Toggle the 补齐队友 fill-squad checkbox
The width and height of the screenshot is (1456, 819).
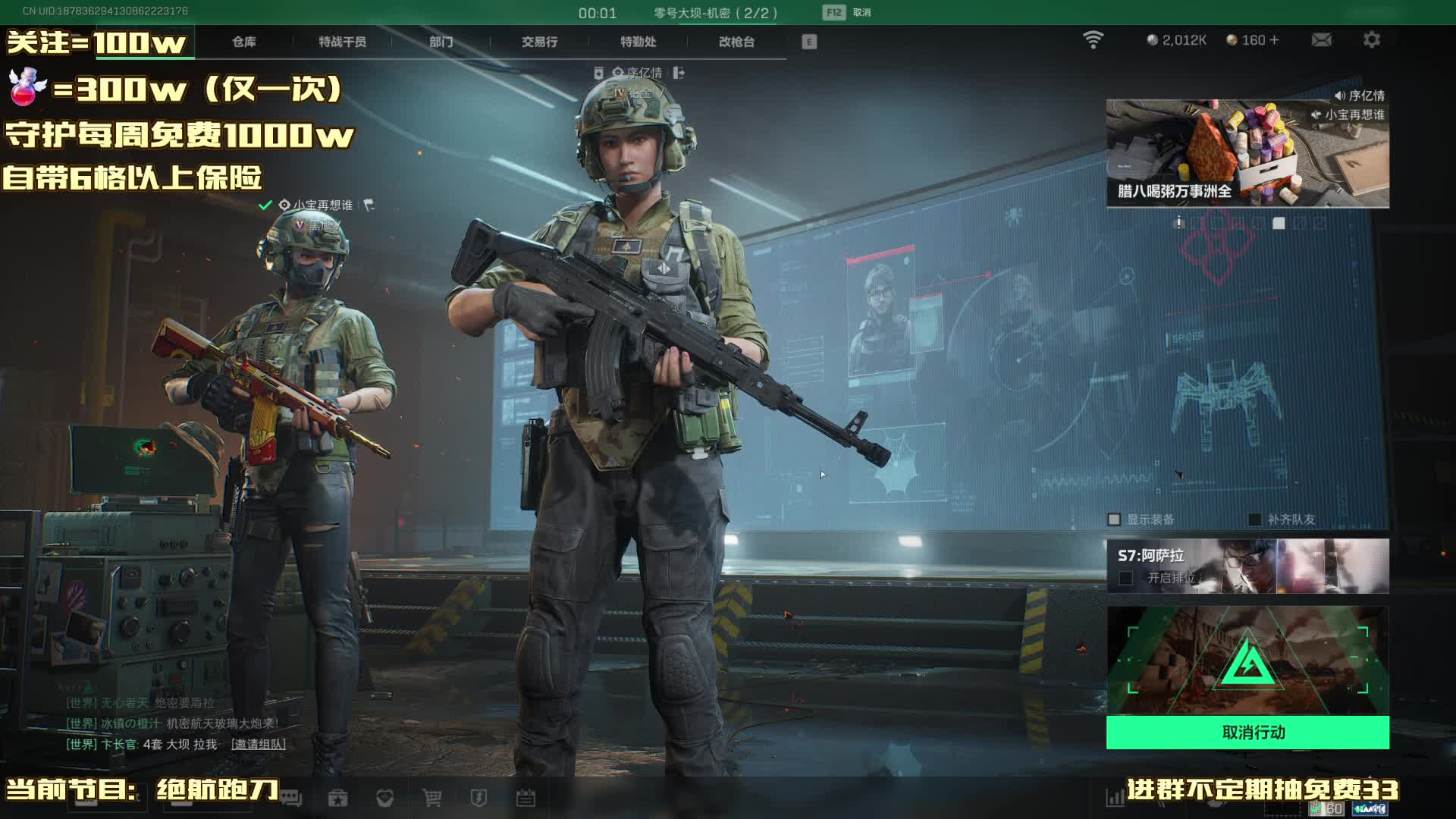1255,519
